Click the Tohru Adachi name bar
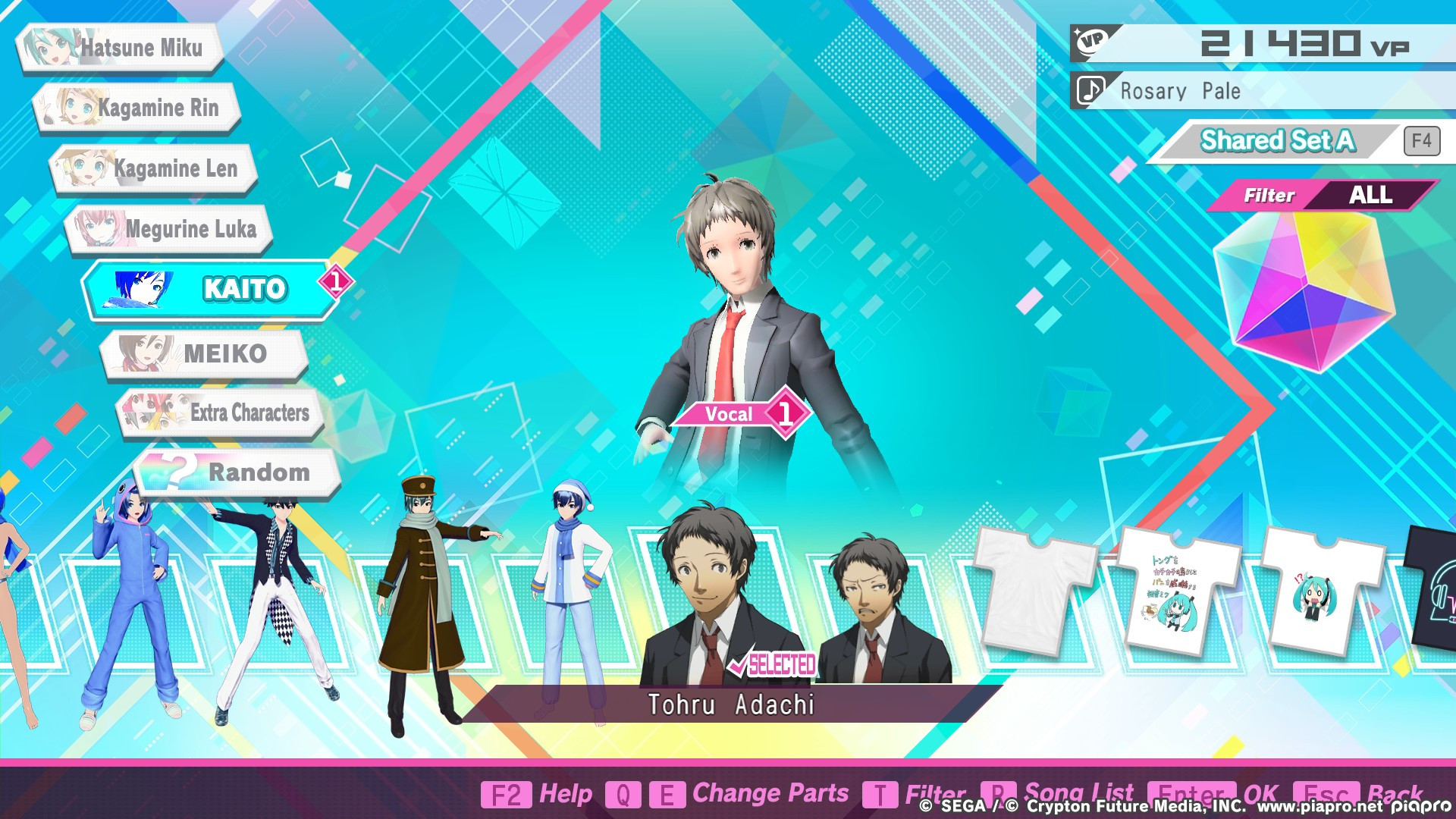The width and height of the screenshot is (1456, 819). click(732, 704)
